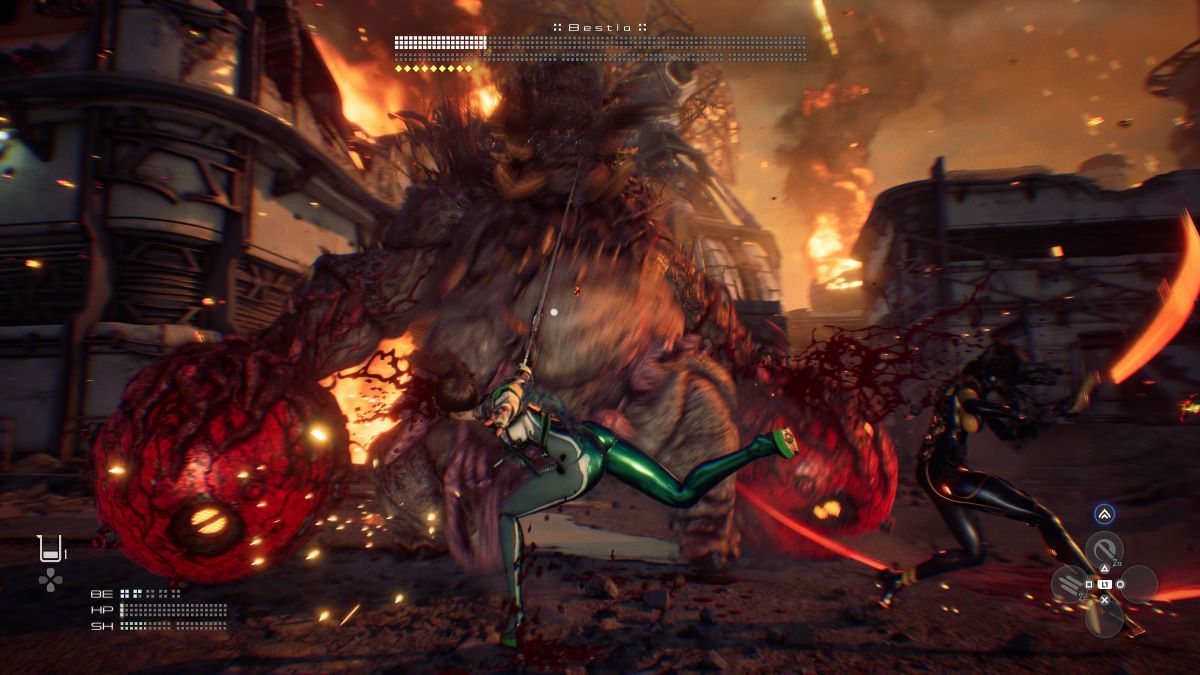The width and height of the screenshot is (1200, 675).
Task: Activate the curved slash Beta skill
Action: pyautogui.click(x=1104, y=551)
